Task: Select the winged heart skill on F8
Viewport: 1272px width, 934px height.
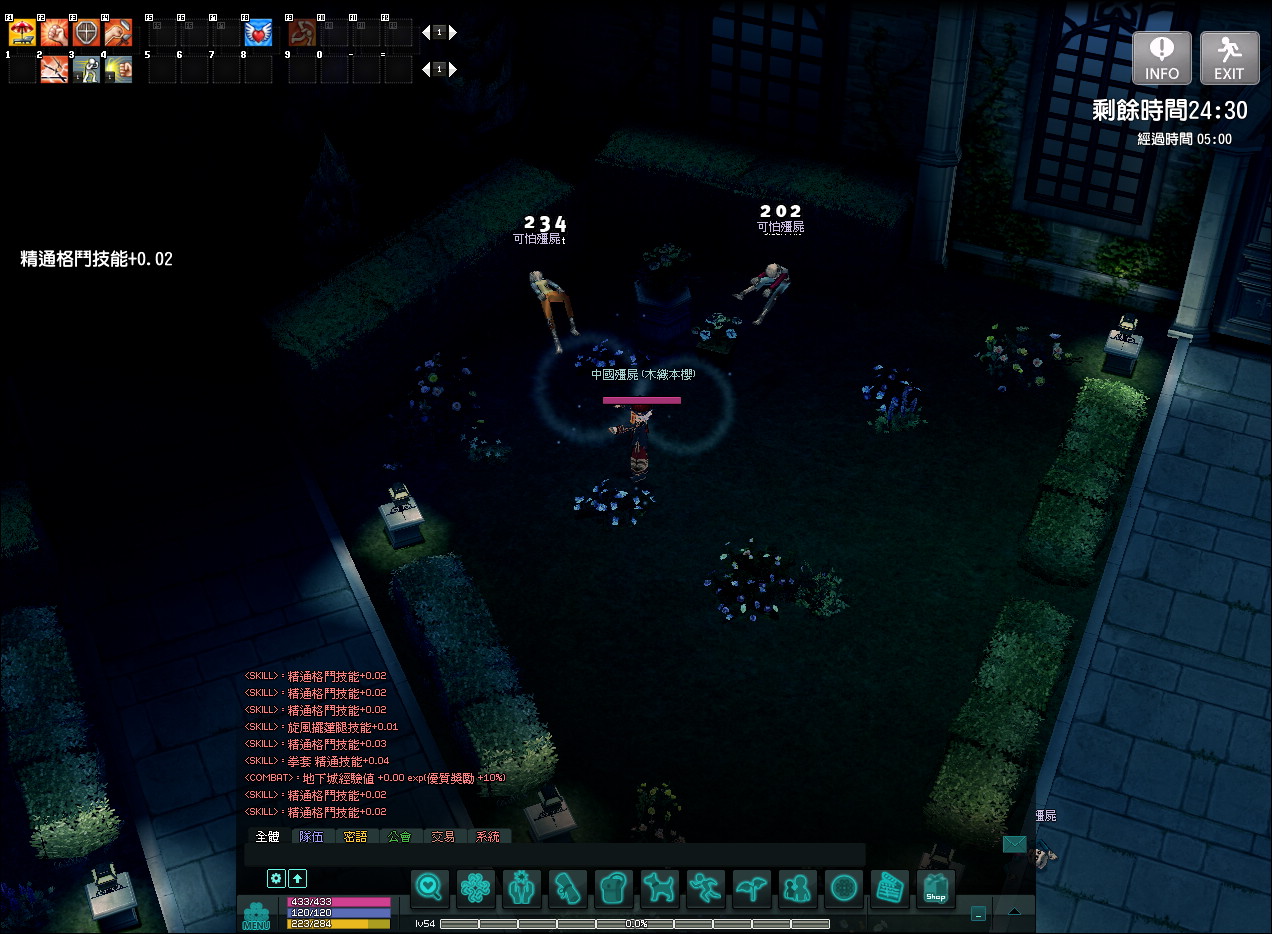Action: 258,33
